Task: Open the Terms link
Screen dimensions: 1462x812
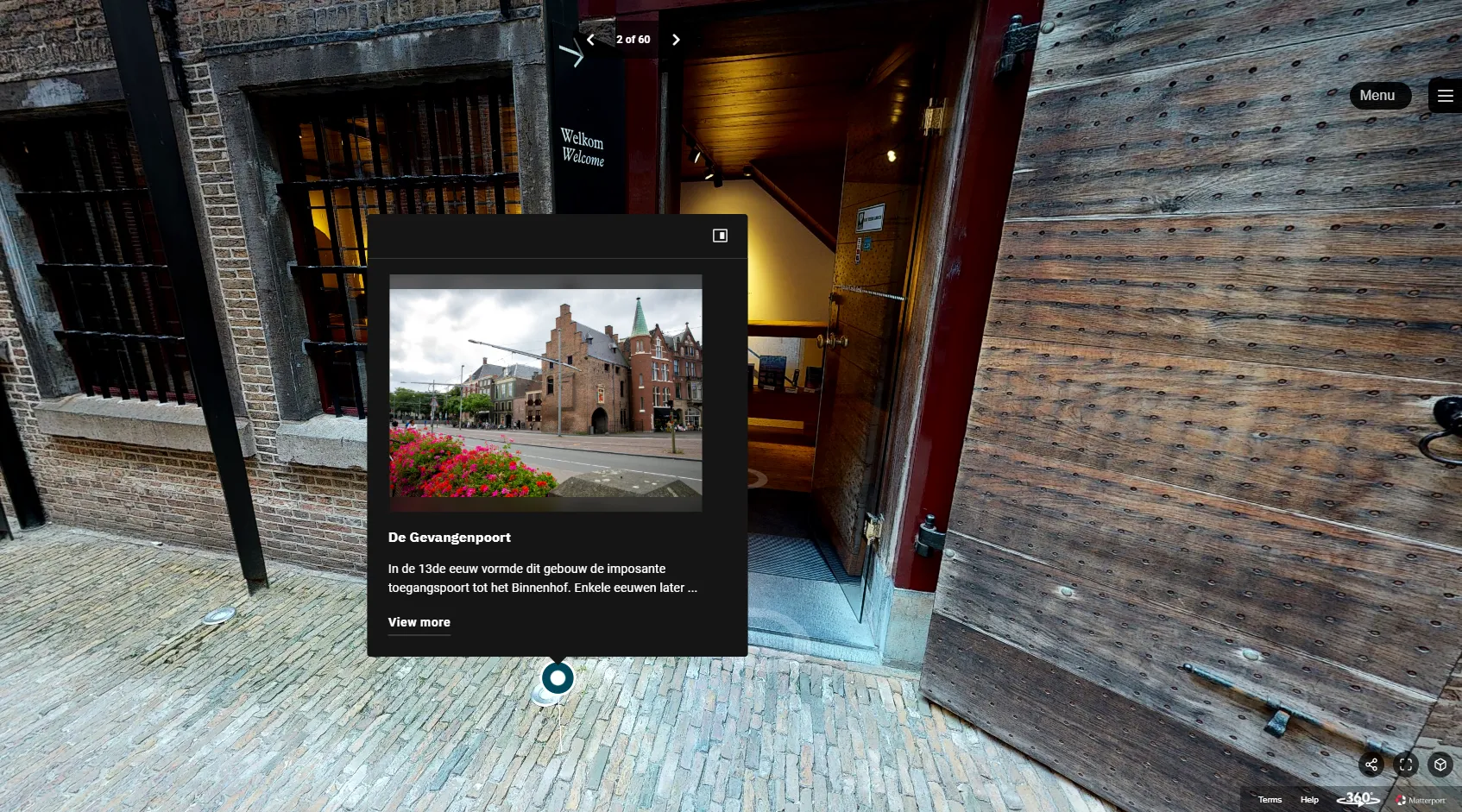Action: coord(1270,800)
